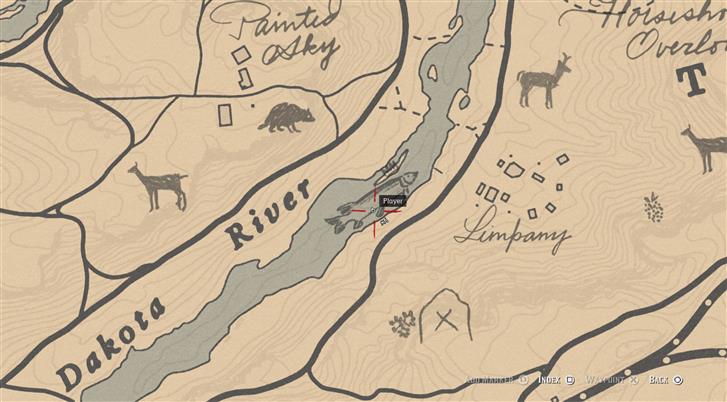Select the boar animal icon below Painted Sky

tap(284, 118)
